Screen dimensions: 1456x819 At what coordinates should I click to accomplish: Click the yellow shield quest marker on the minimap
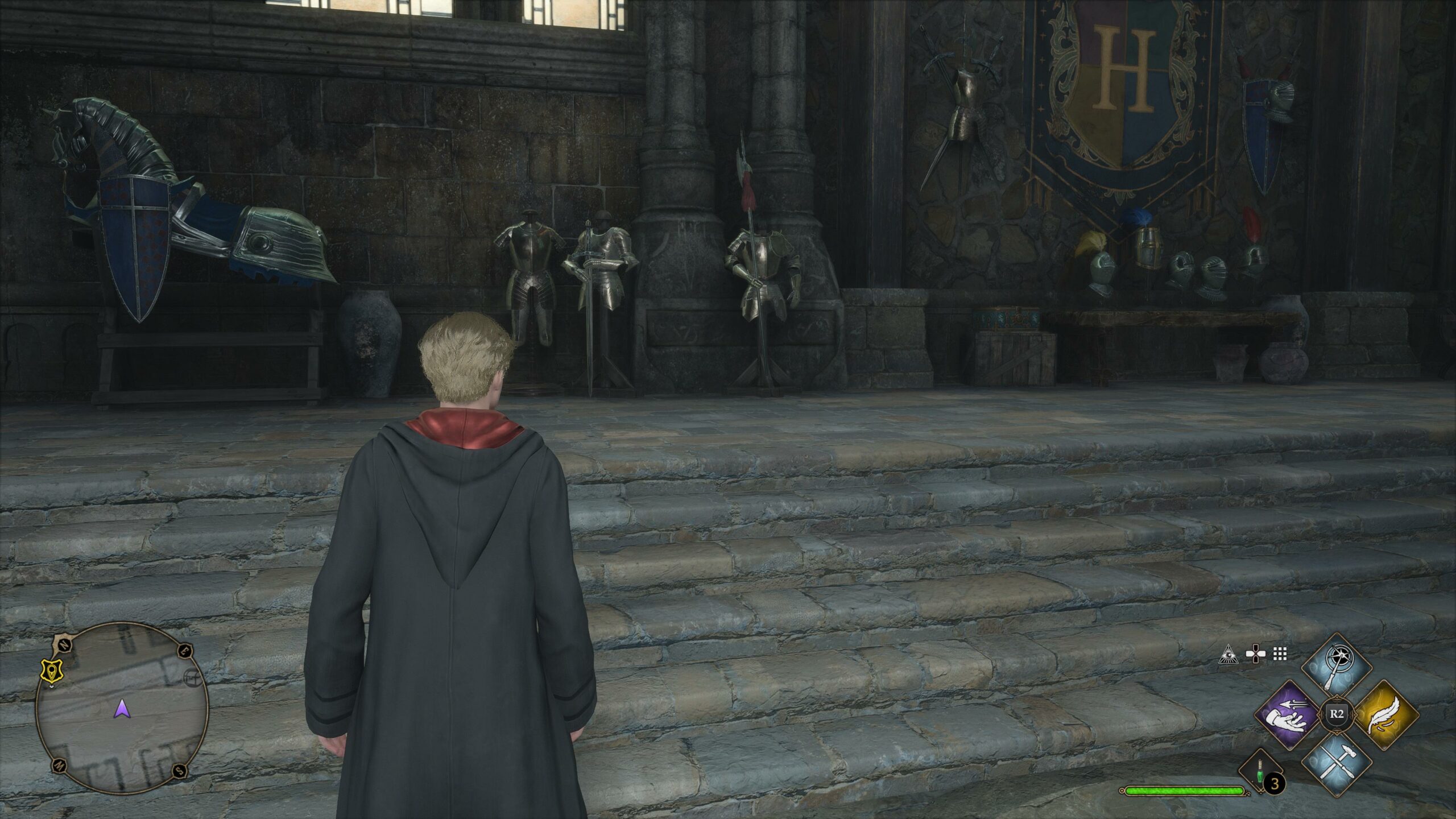(x=51, y=670)
